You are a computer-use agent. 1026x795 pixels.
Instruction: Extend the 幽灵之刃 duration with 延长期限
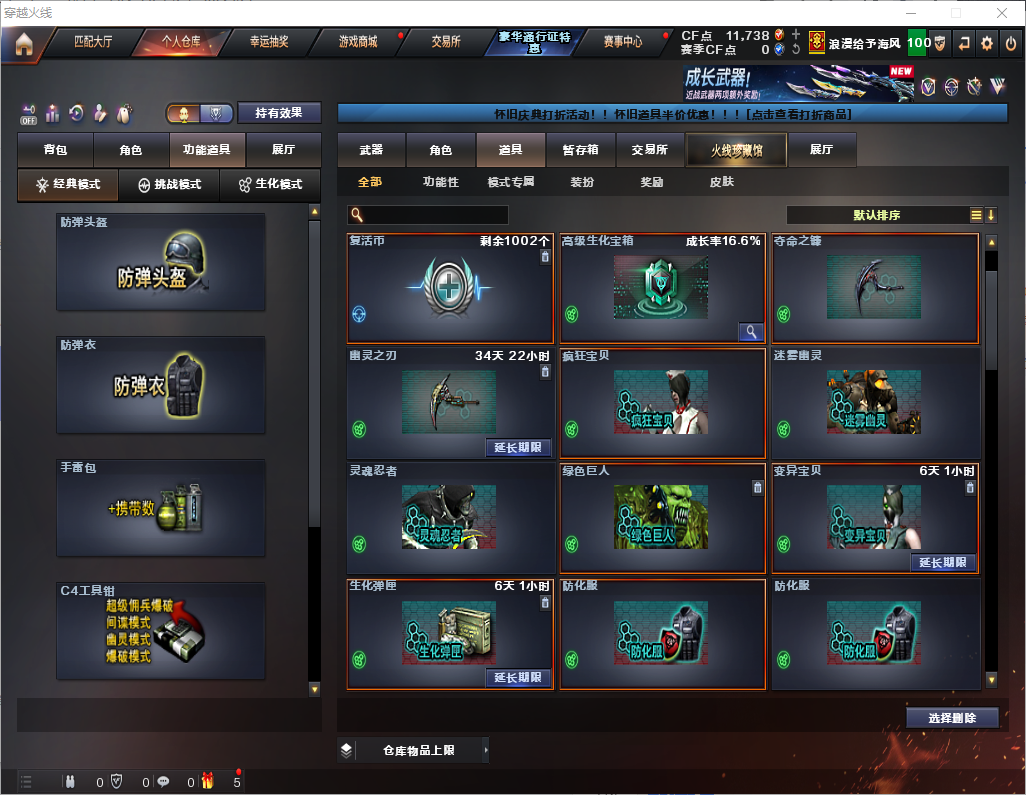(518, 447)
